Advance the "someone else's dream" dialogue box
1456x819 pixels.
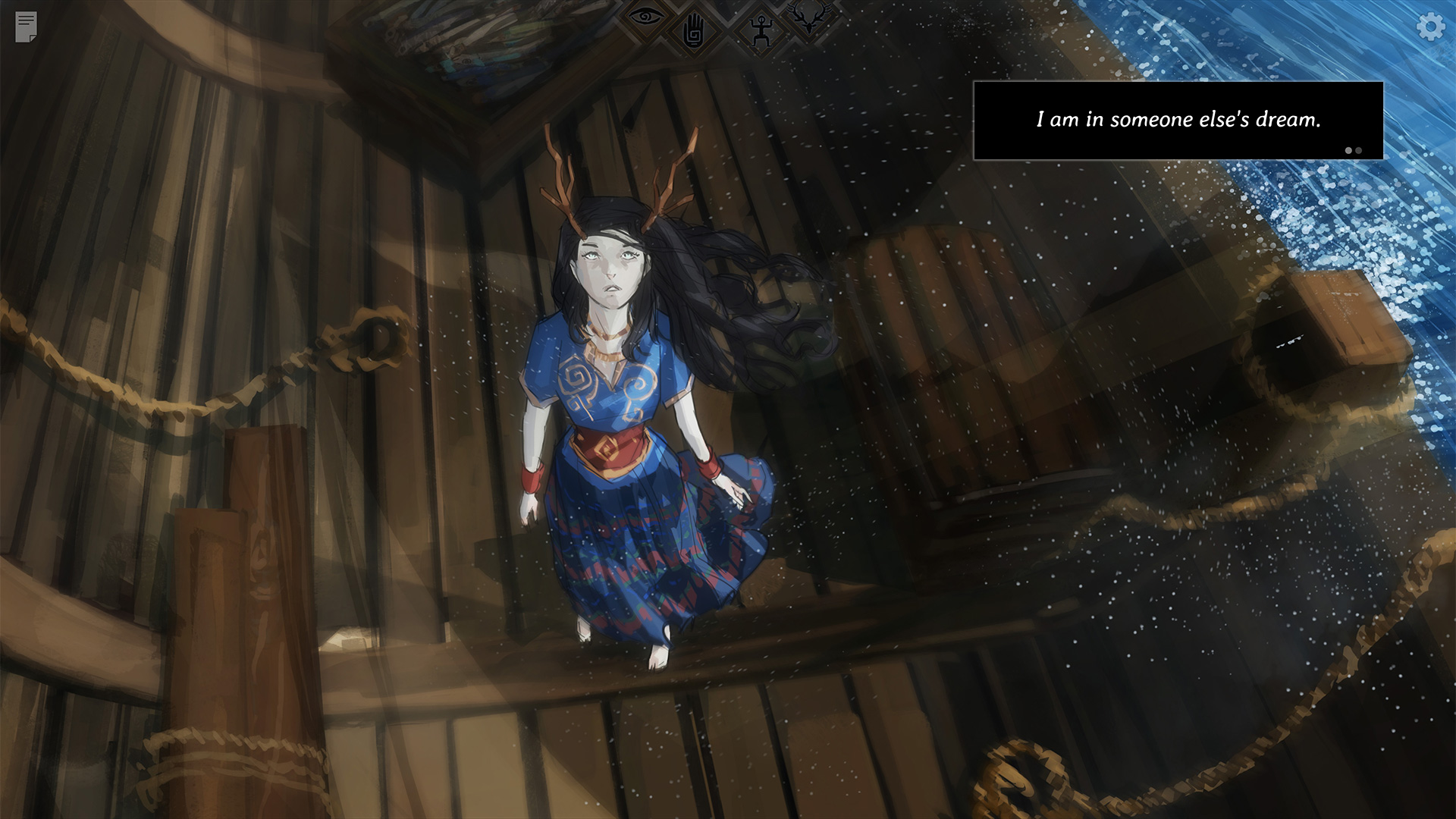click(1178, 121)
